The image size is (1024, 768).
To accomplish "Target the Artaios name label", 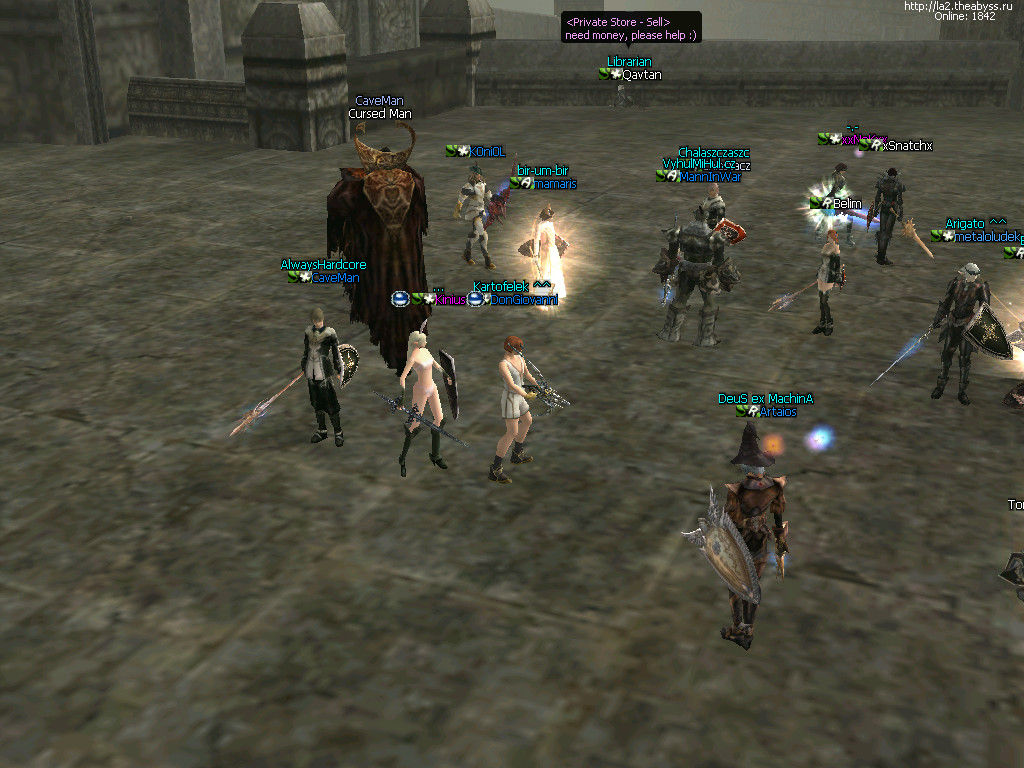I will pos(777,412).
